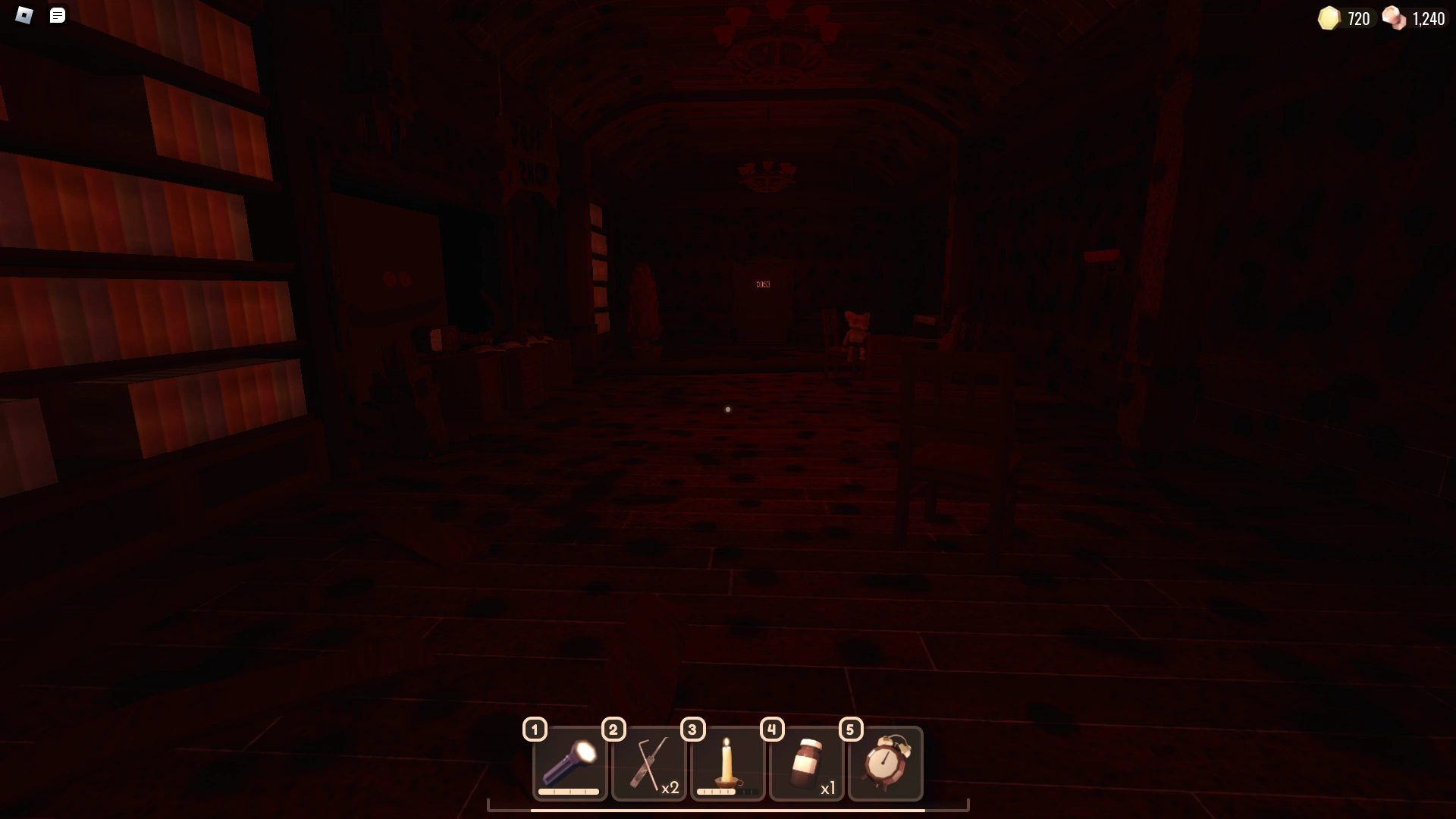Select the flashlight in hotbar slot 1
Image resolution: width=1456 pixels, height=819 pixels.
point(570,764)
